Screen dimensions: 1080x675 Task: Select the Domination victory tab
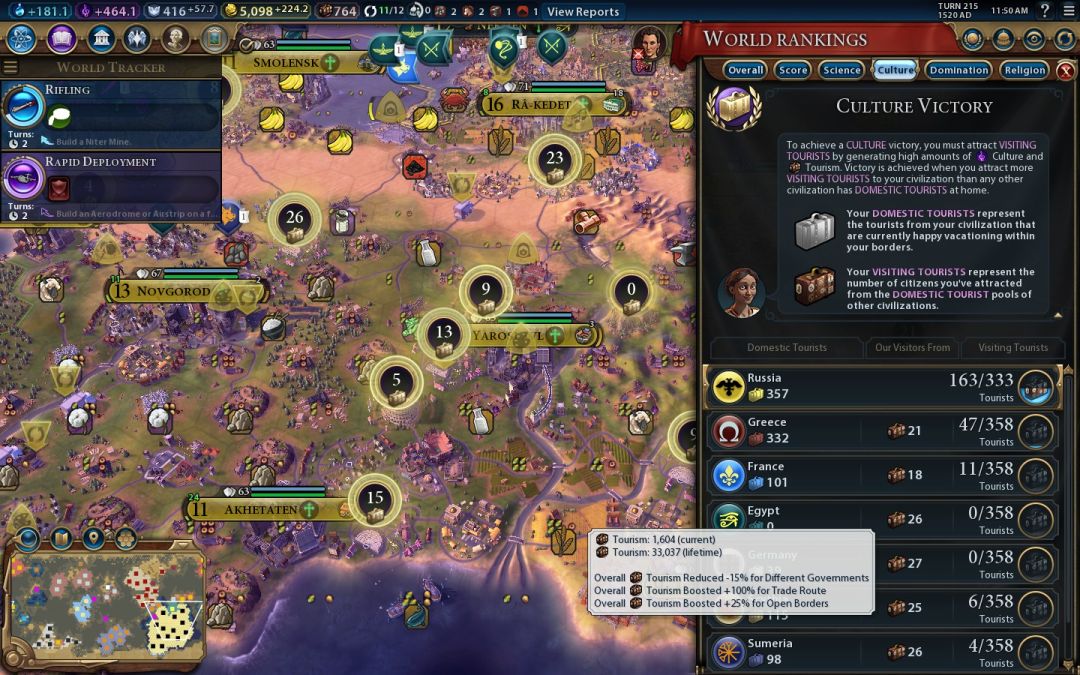pos(958,70)
